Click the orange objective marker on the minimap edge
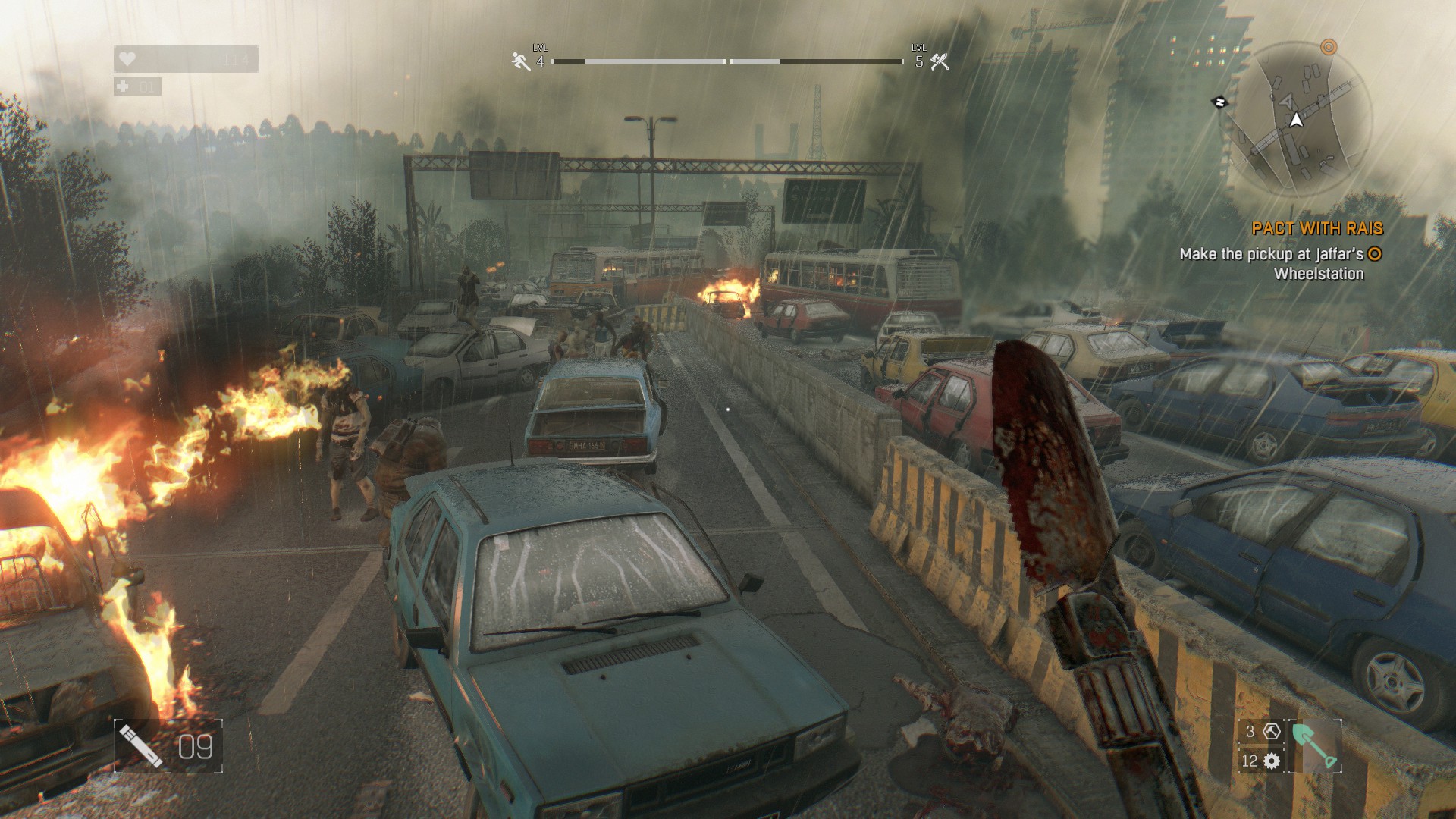Viewport: 1456px width, 819px height. [x=1329, y=47]
